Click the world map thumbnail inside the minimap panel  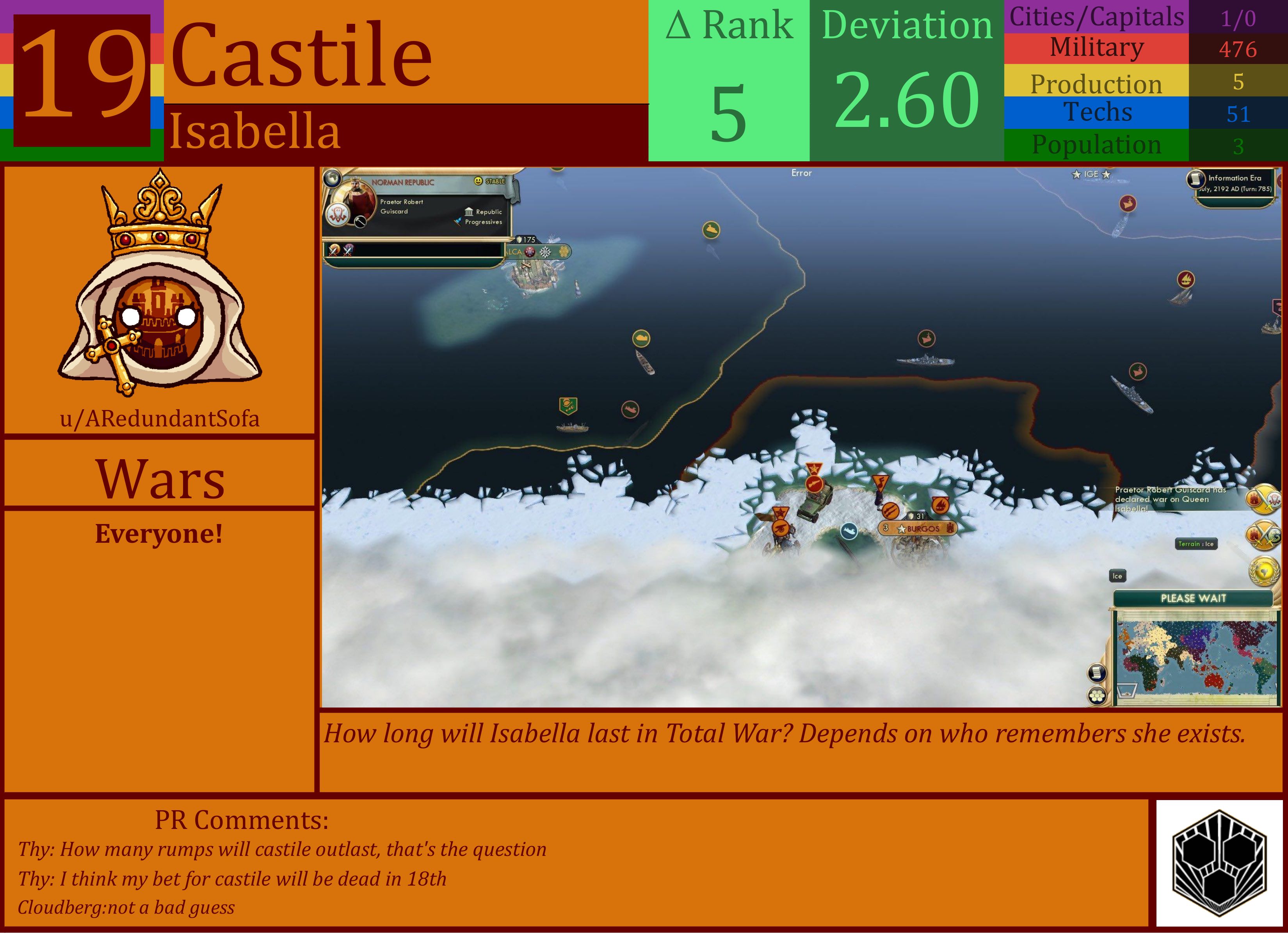(x=1198, y=657)
